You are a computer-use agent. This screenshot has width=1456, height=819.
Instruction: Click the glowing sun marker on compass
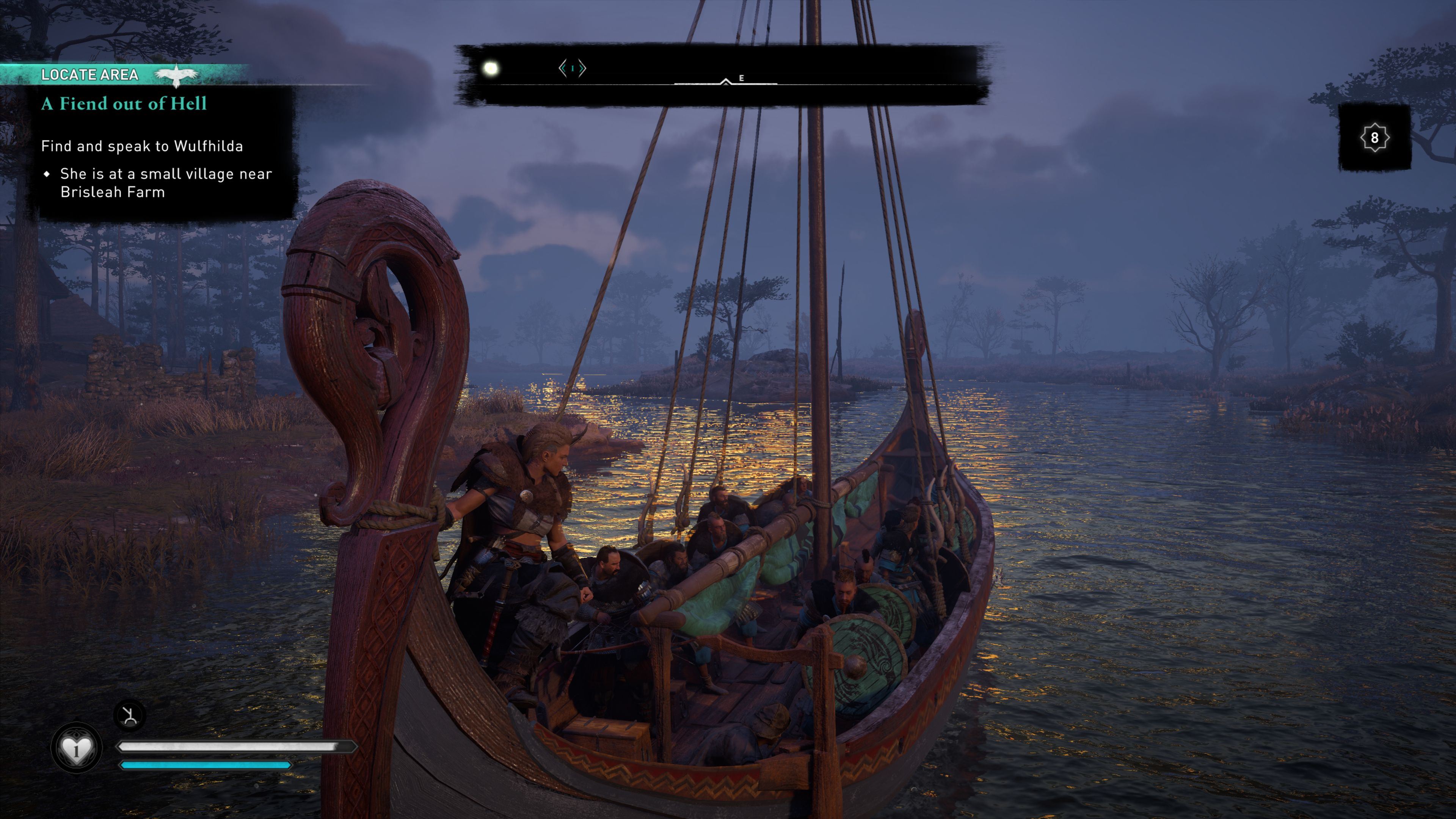pos(491,69)
